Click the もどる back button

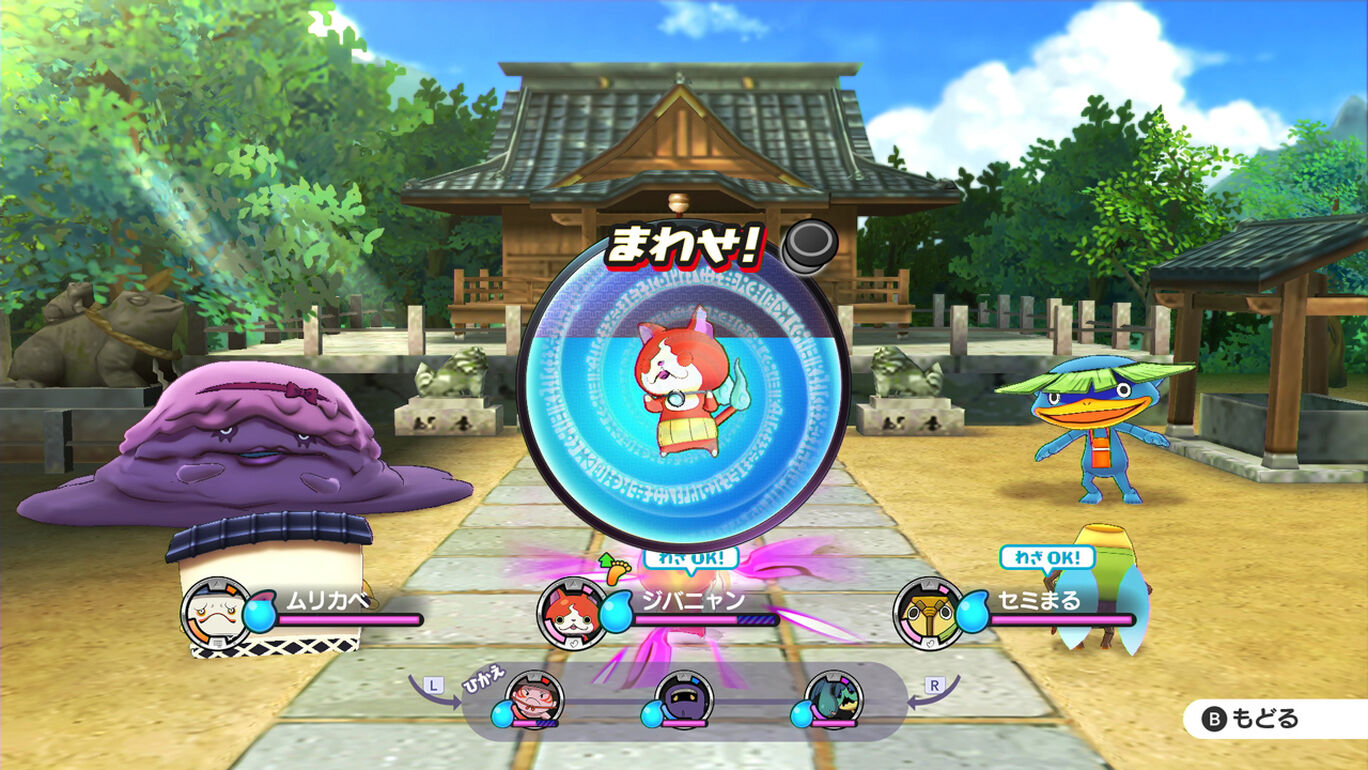1263,718
